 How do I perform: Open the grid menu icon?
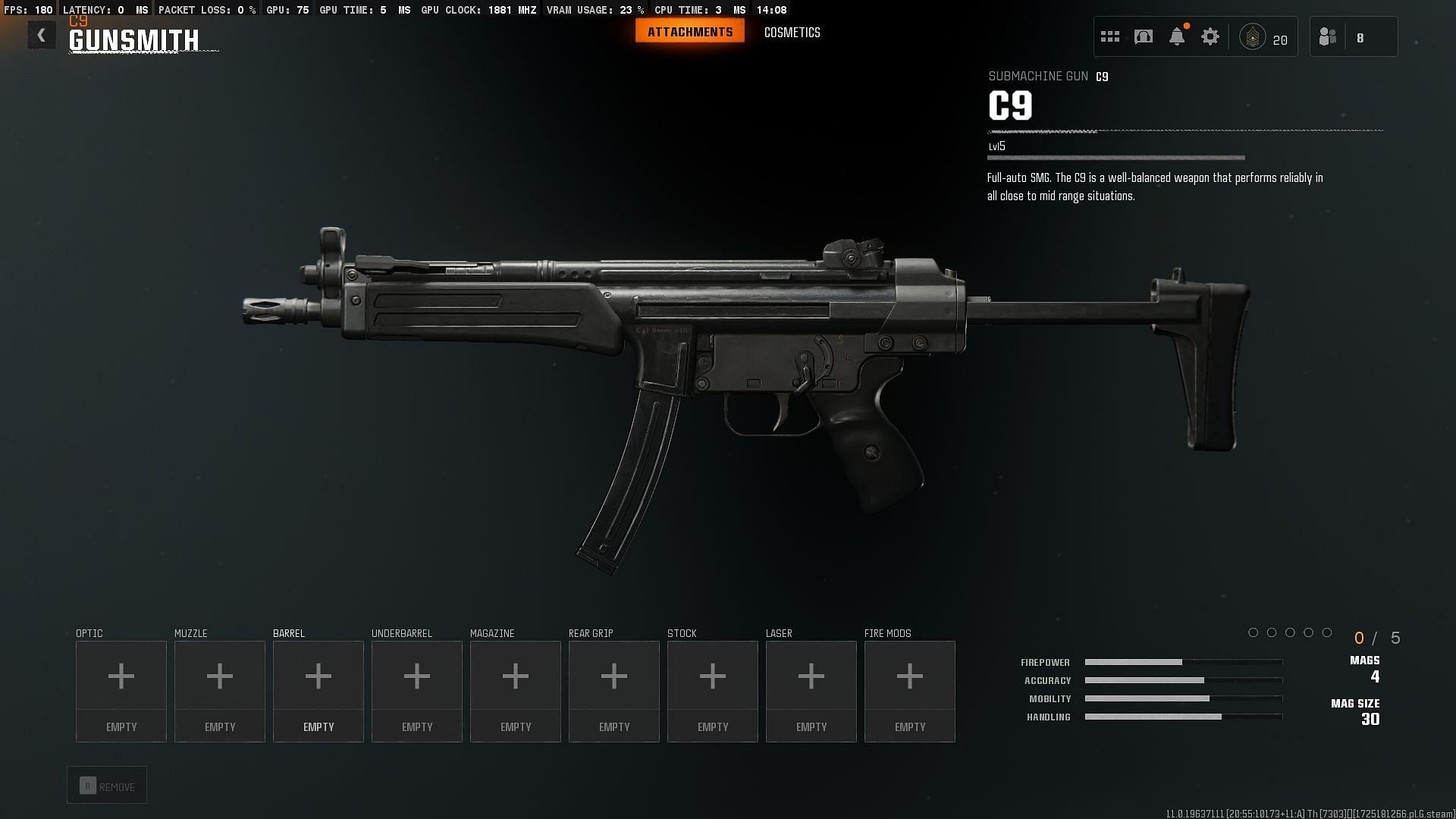[x=1109, y=36]
